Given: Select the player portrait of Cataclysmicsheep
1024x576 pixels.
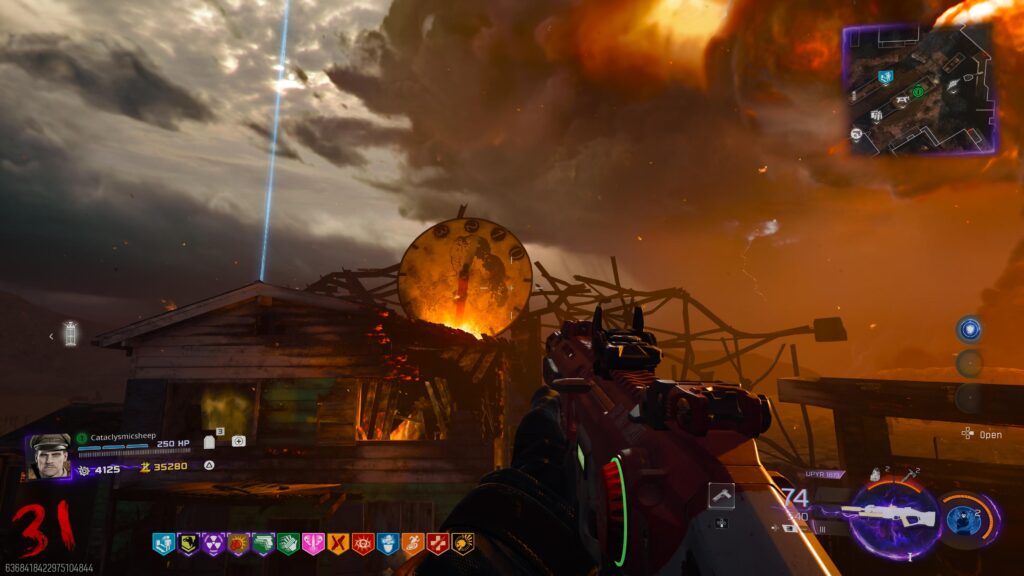Looking at the screenshot, I should pos(48,456).
